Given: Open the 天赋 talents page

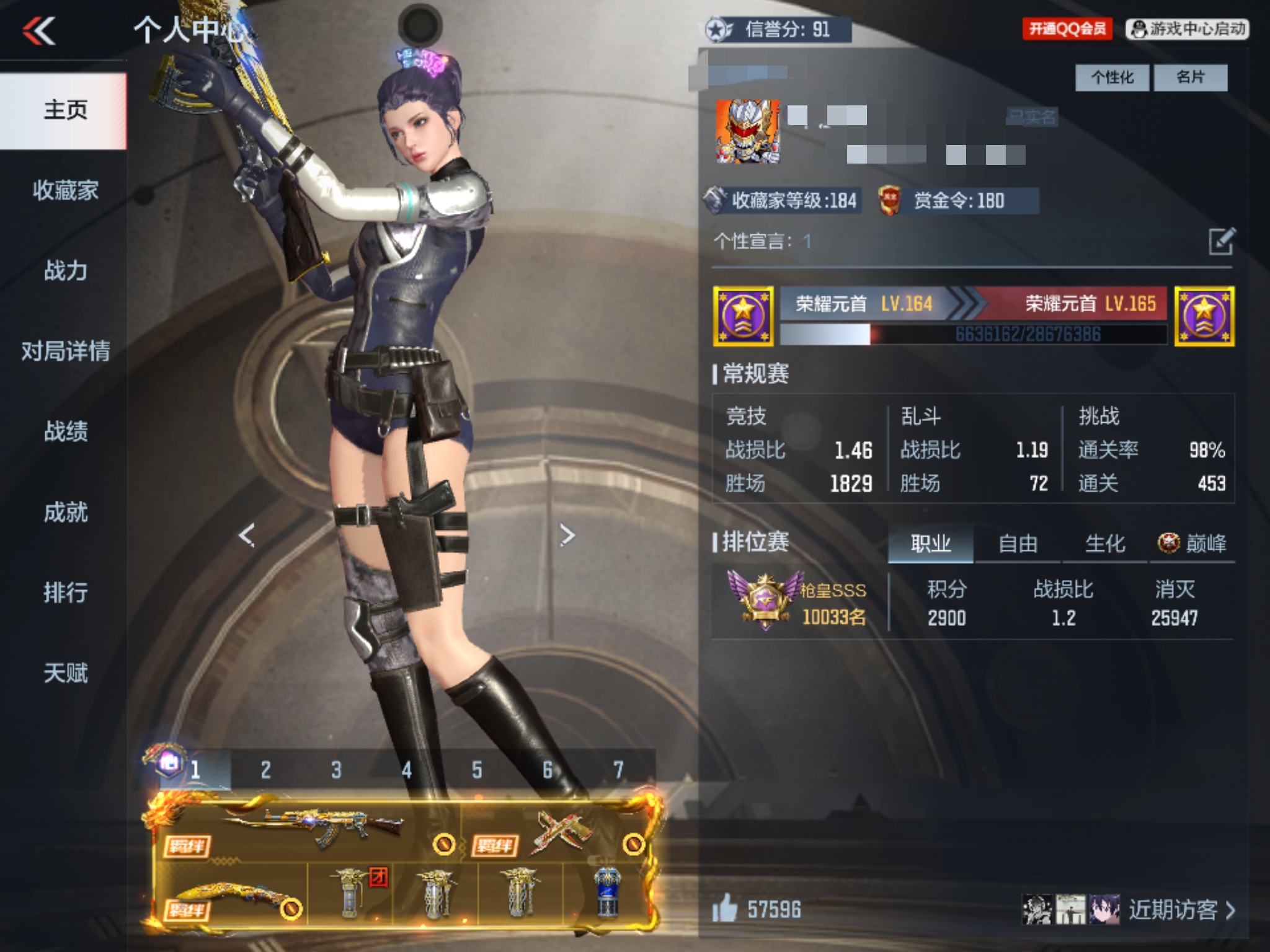Looking at the screenshot, I should pyautogui.click(x=65, y=673).
